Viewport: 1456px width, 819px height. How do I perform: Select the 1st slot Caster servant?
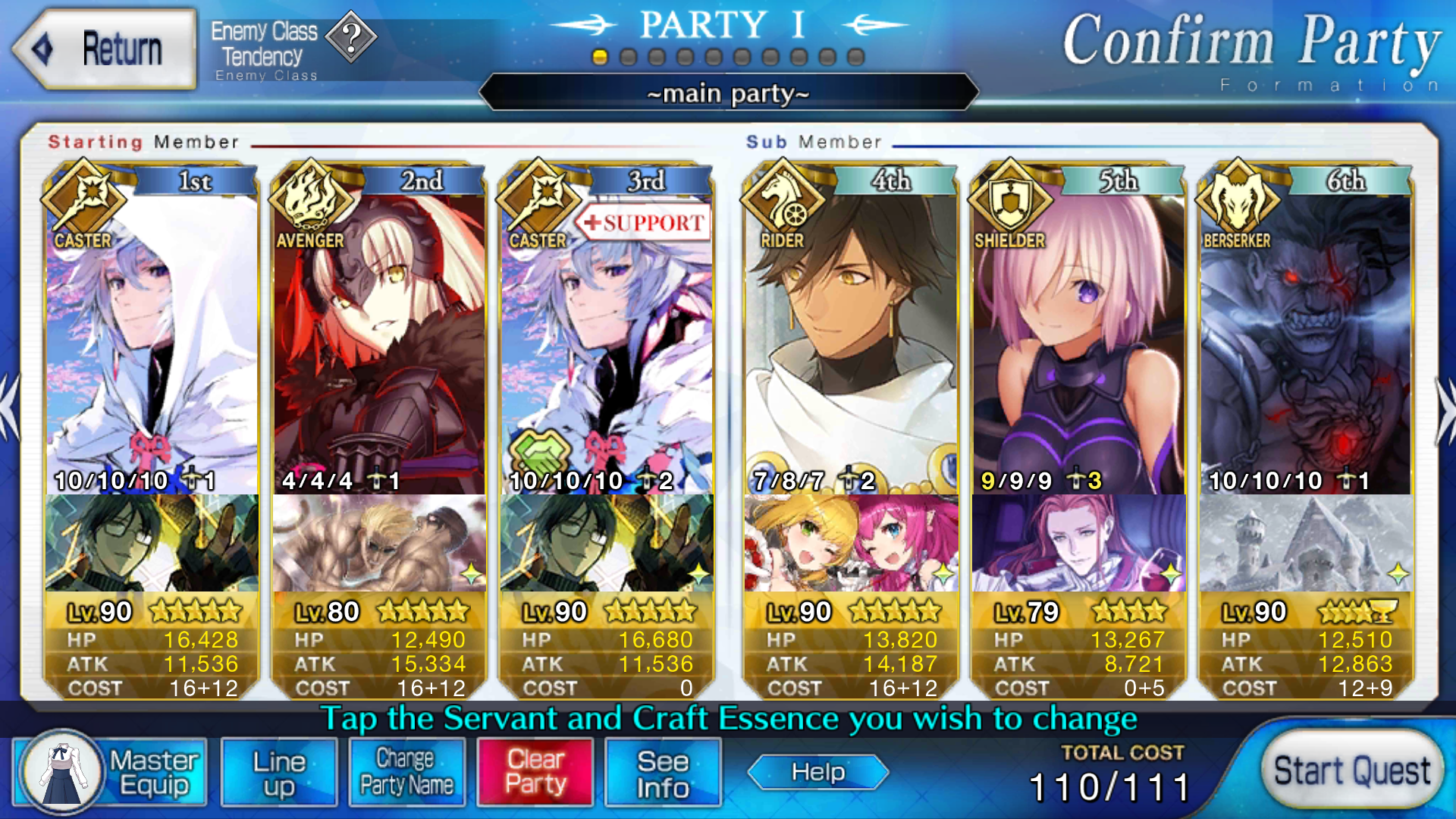pyautogui.click(x=152, y=341)
